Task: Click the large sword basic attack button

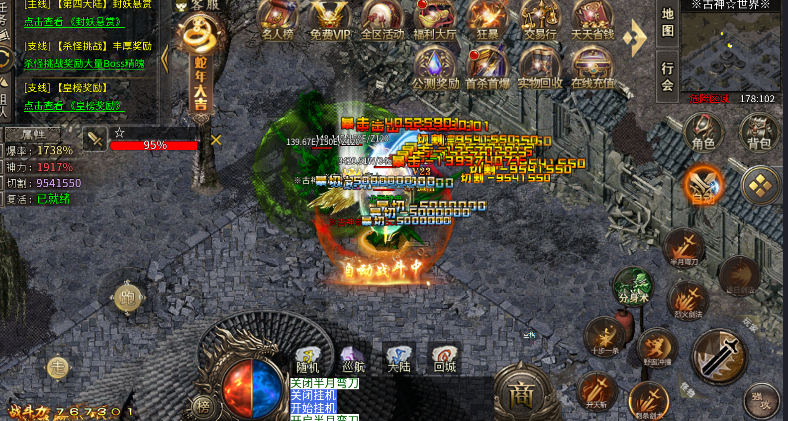Action: (719, 353)
